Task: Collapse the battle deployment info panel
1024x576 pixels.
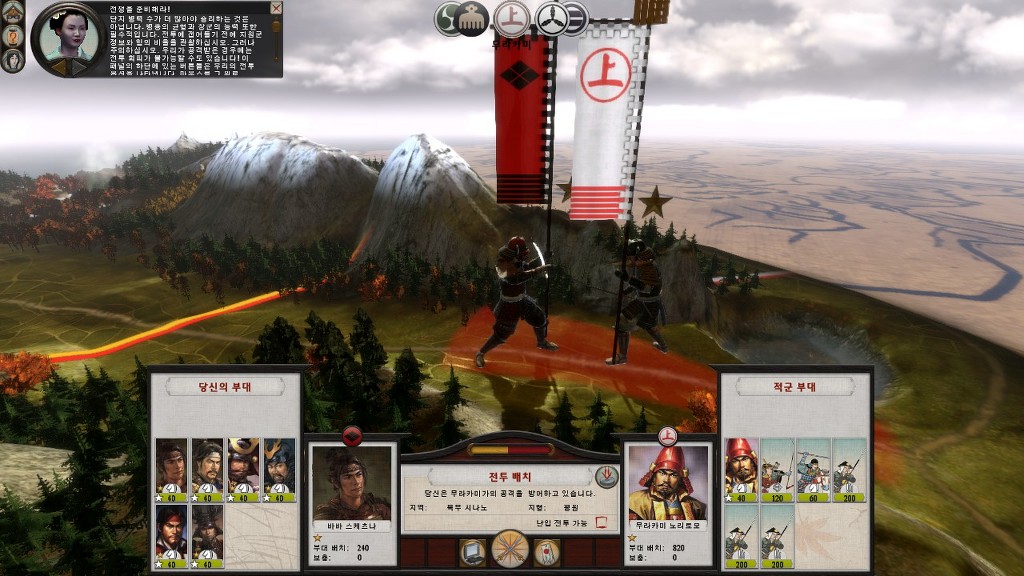Action: [x=606, y=476]
